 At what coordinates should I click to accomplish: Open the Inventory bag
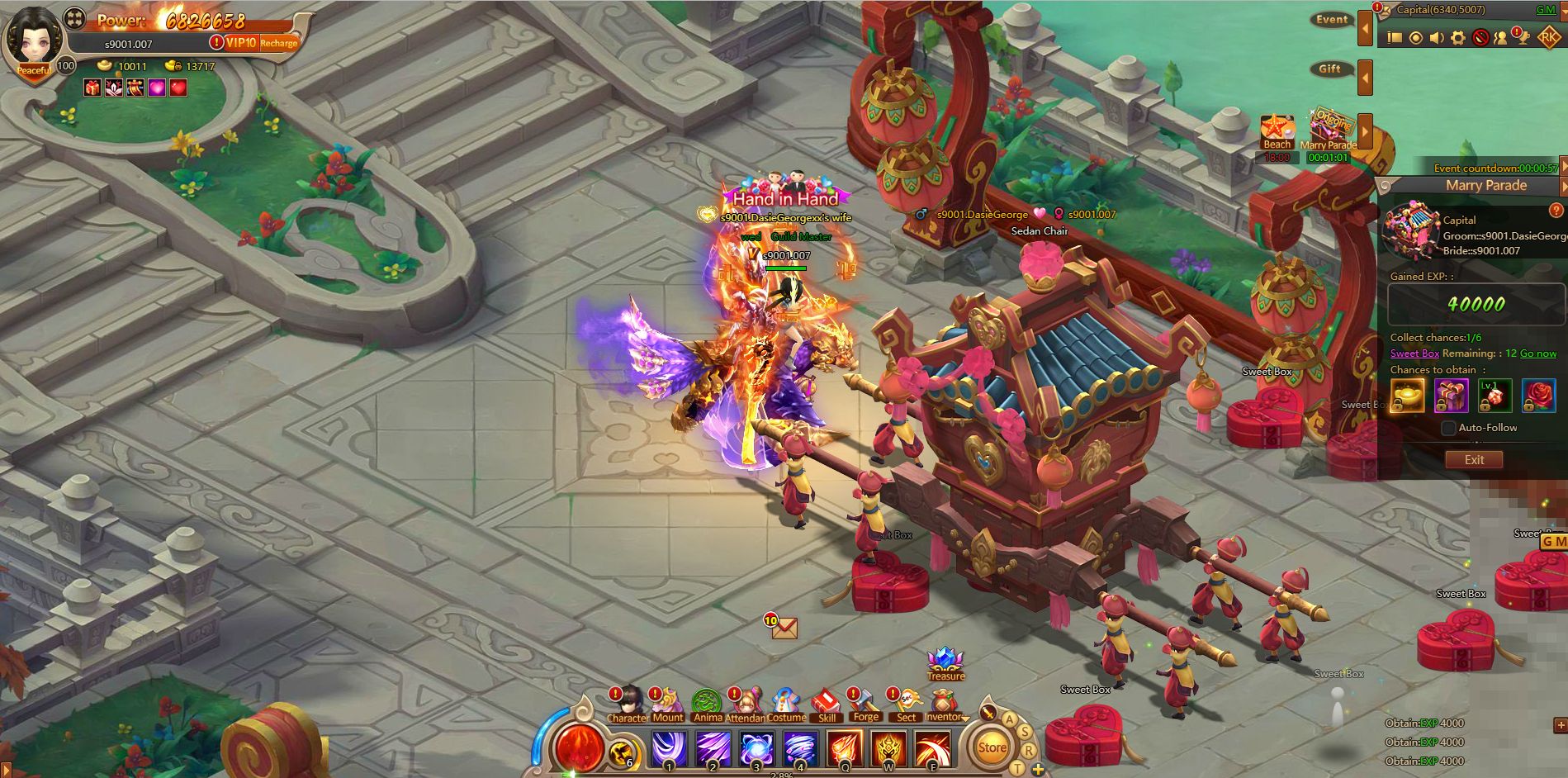point(945,704)
